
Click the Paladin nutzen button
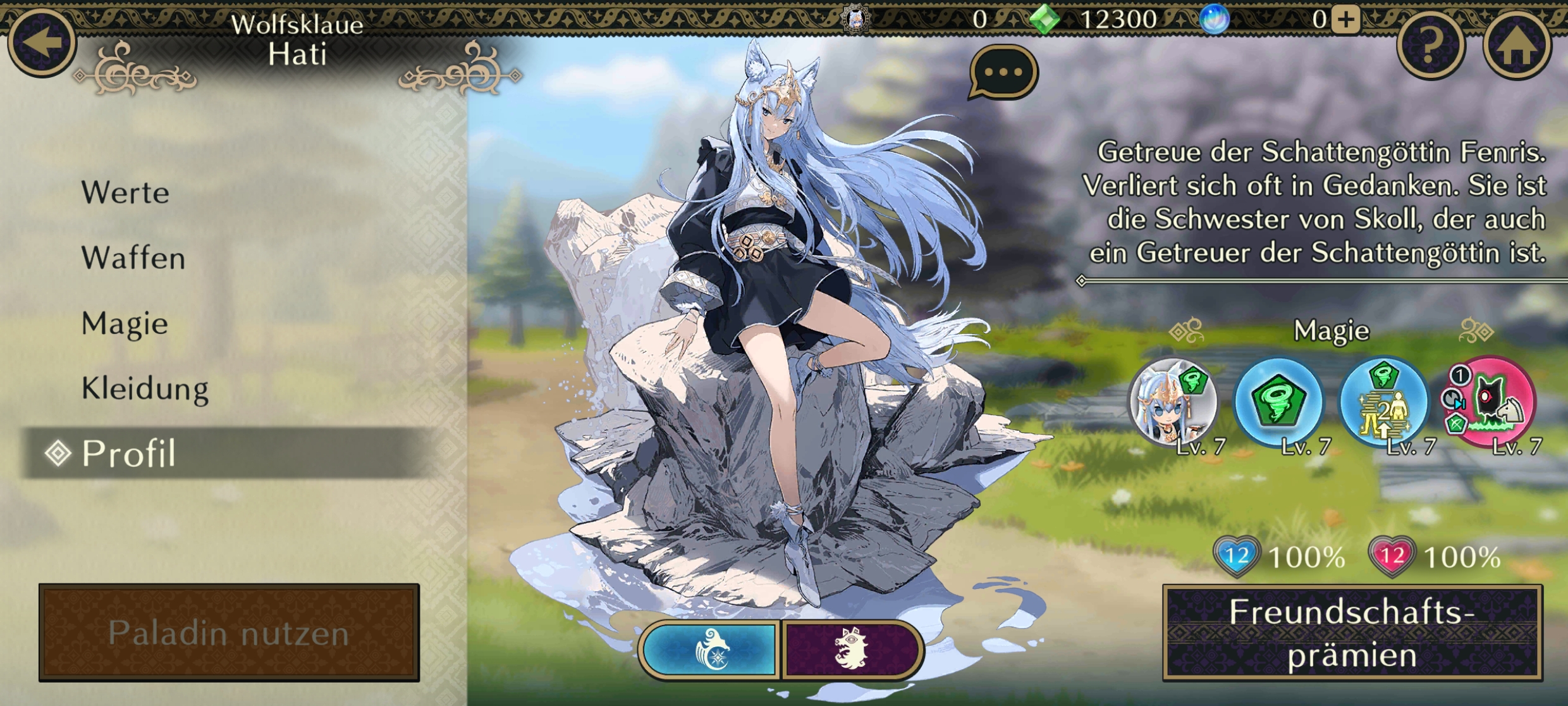(x=229, y=633)
